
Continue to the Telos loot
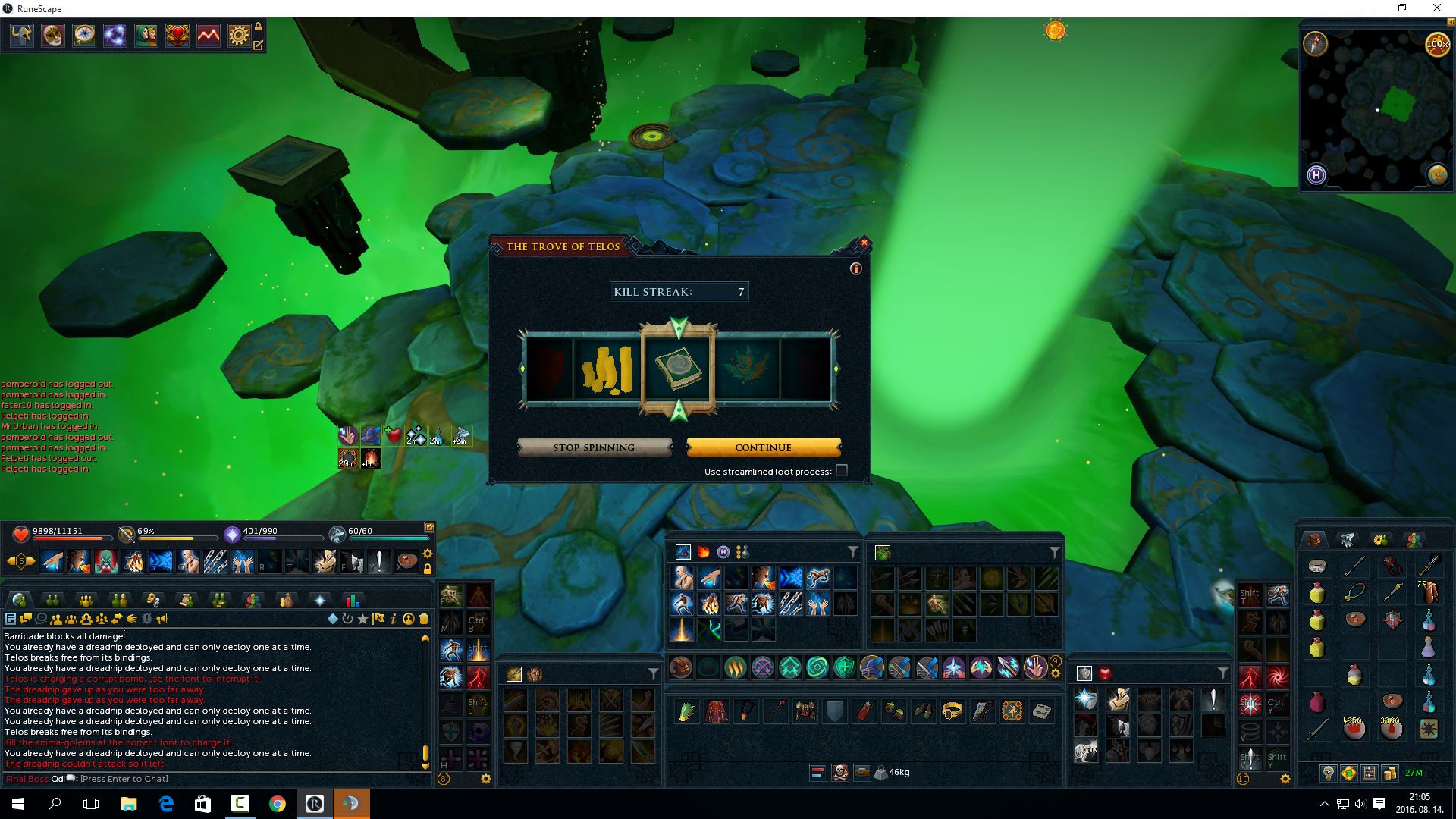point(763,447)
